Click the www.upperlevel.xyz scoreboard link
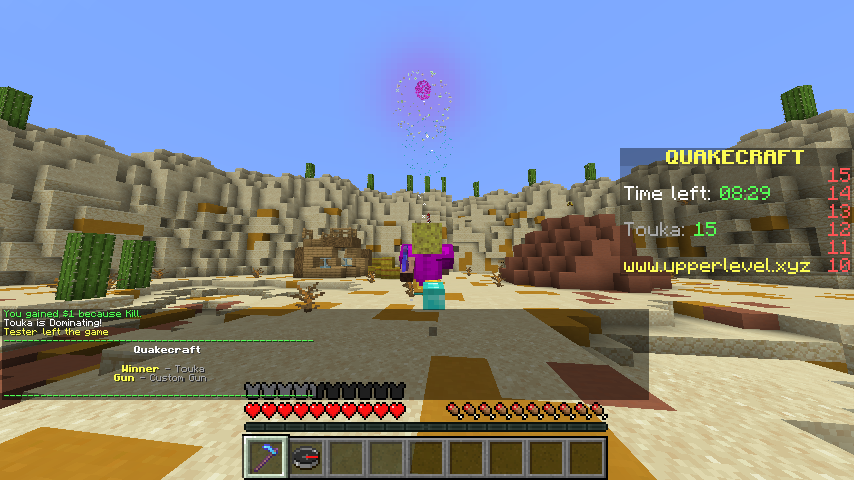 coord(716,266)
